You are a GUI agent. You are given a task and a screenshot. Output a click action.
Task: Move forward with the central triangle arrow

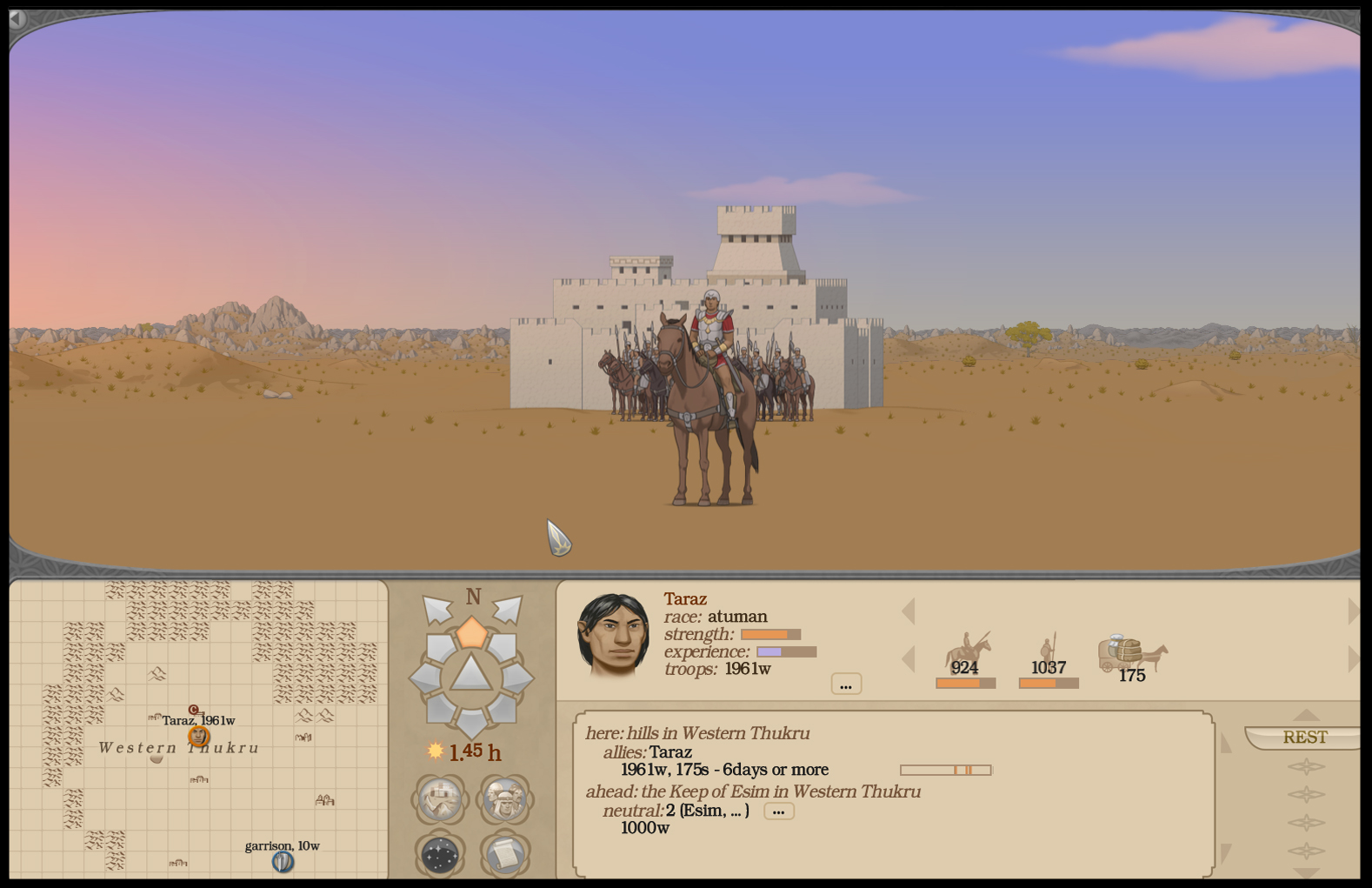click(x=470, y=674)
